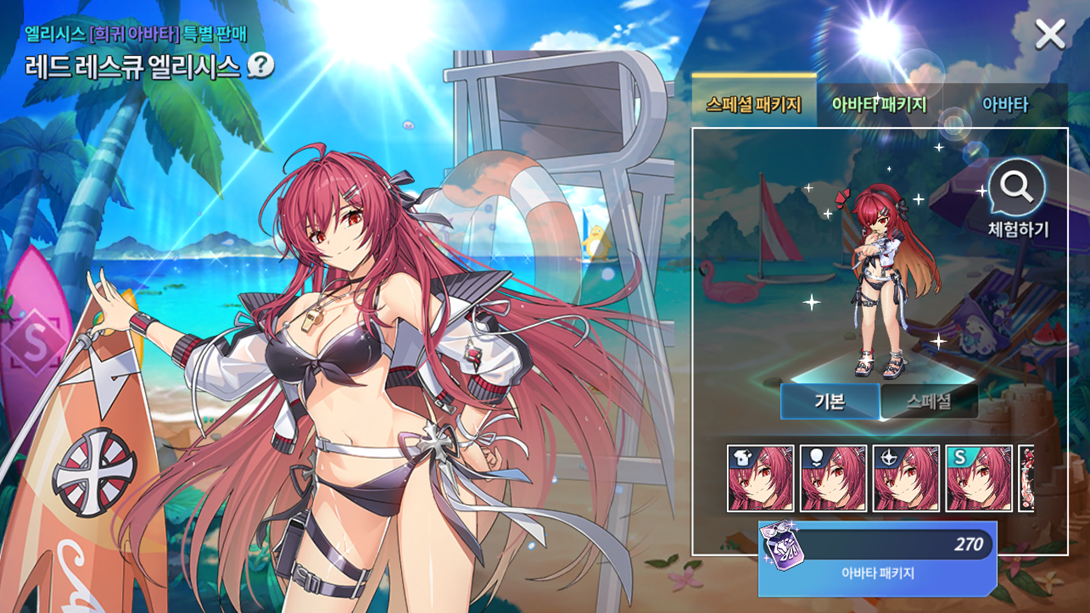
Task: Choose the 기본 preview toggle
Action: 829,402
